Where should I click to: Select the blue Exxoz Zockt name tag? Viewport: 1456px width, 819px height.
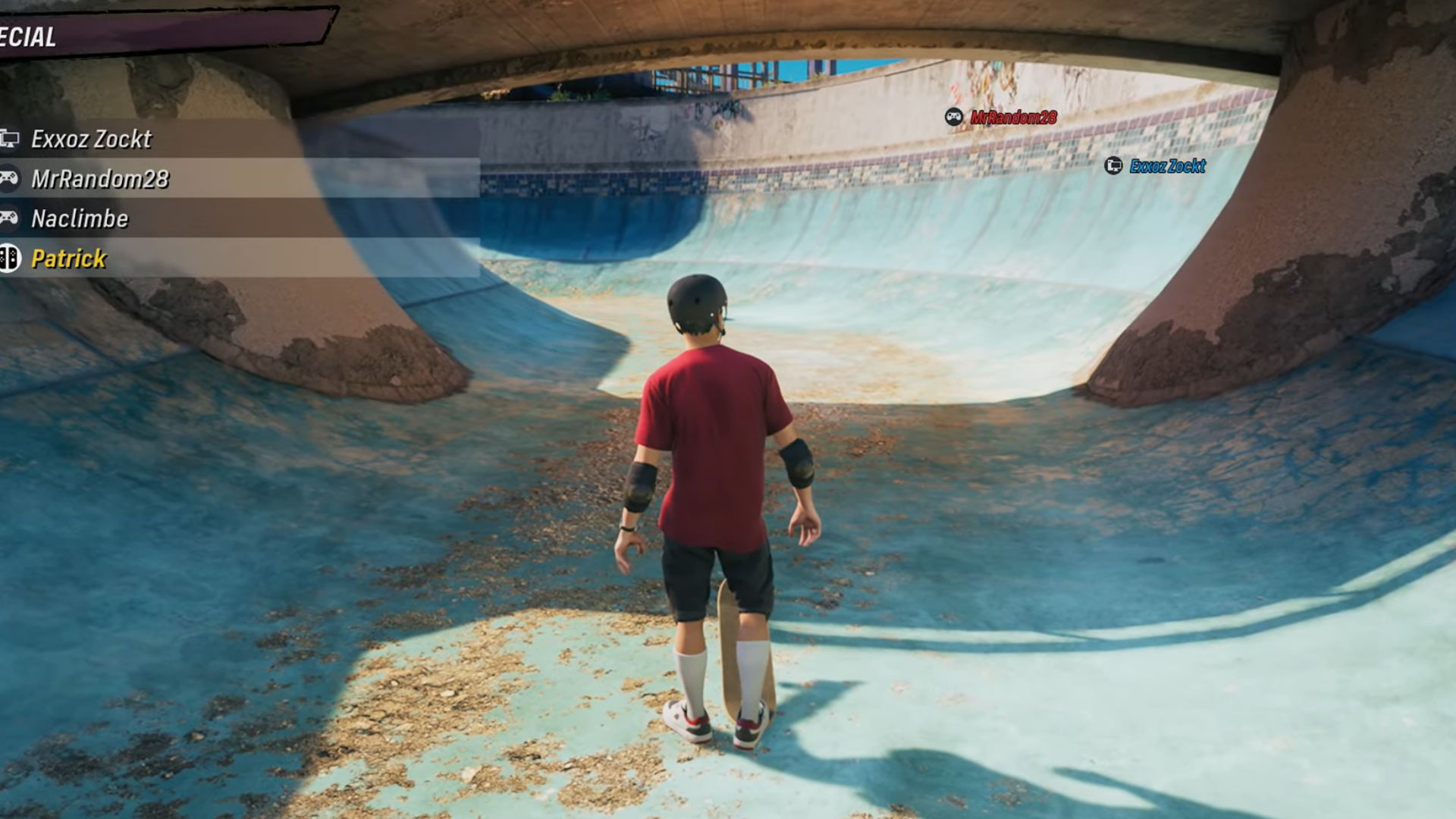coord(1166,166)
